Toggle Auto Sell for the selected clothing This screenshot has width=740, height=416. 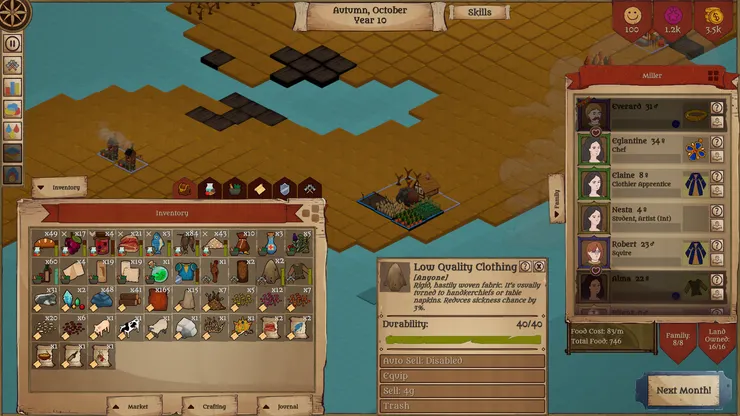[x=462, y=361]
